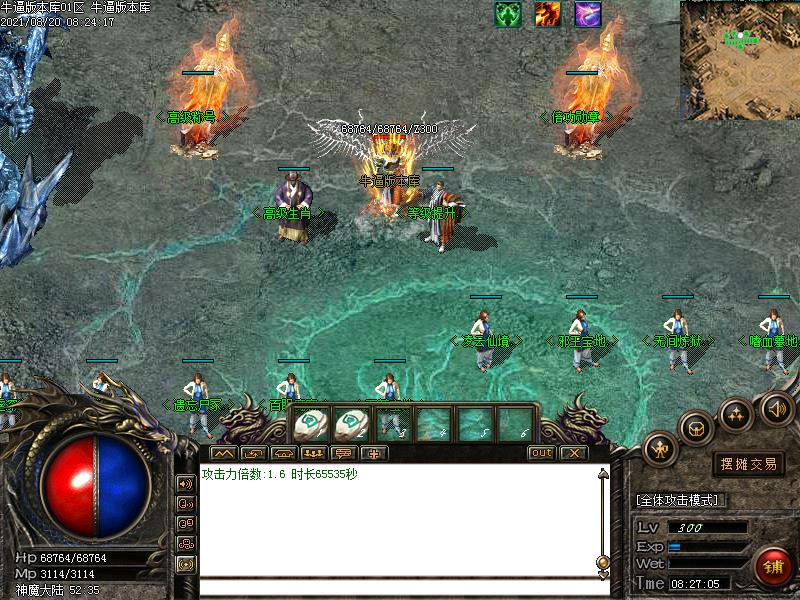Select the purple swirl buff icon

pyautogui.click(x=588, y=14)
